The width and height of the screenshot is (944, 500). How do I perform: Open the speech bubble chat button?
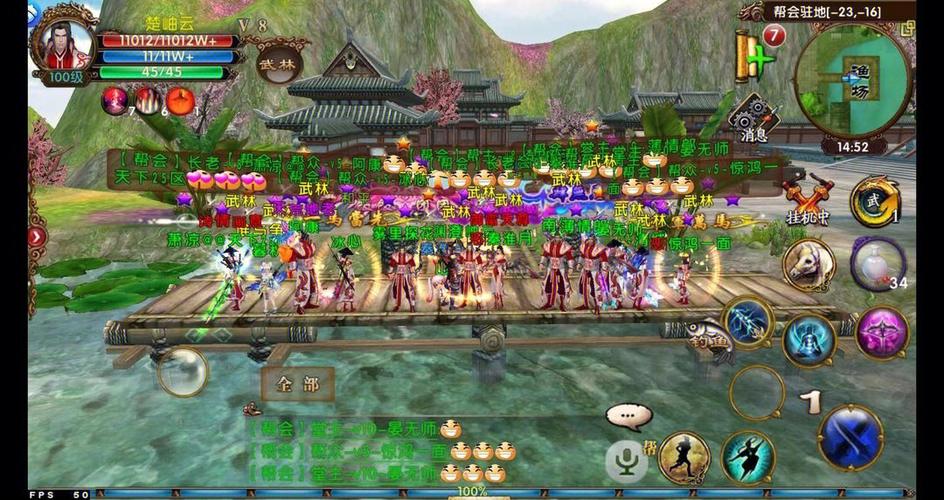[x=628, y=416]
